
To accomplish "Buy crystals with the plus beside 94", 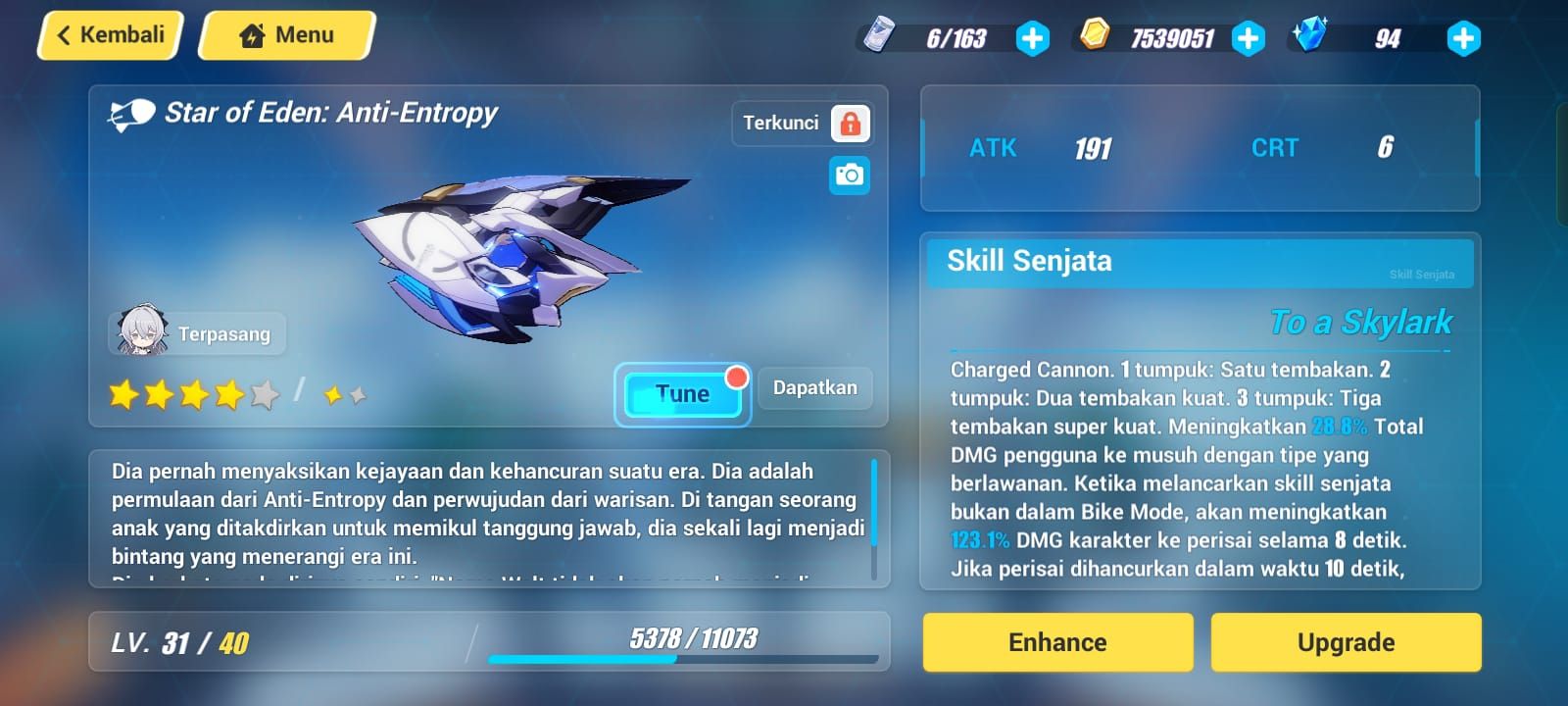I will tap(1463, 39).
